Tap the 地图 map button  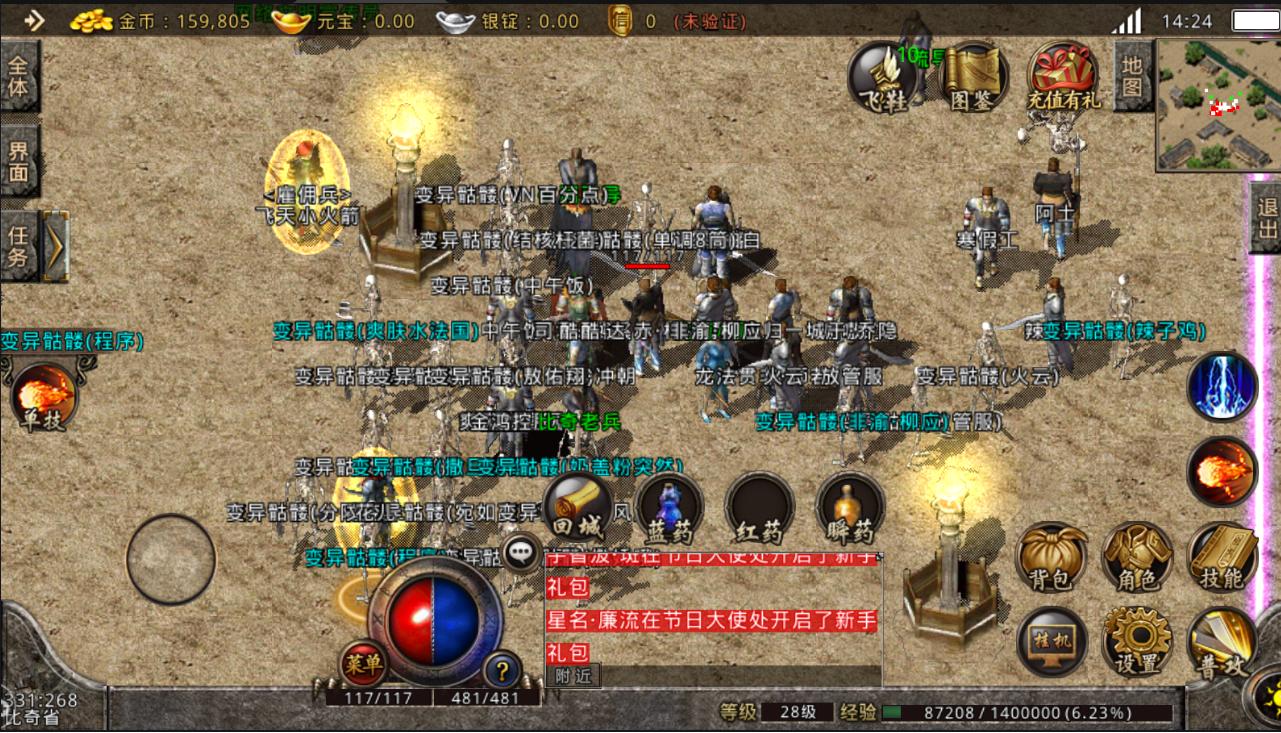[1131, 77]
